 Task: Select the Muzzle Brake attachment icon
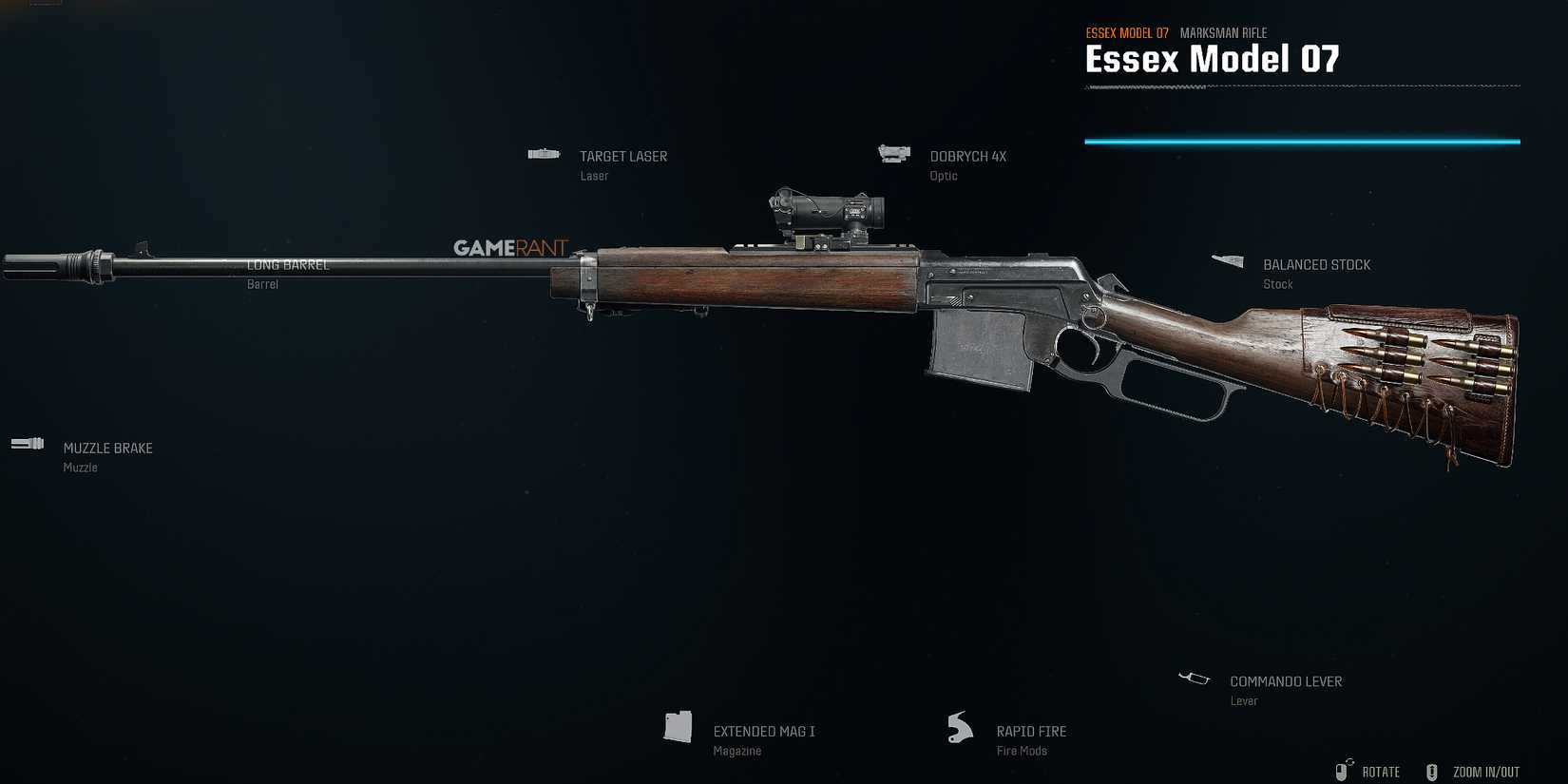27,443
